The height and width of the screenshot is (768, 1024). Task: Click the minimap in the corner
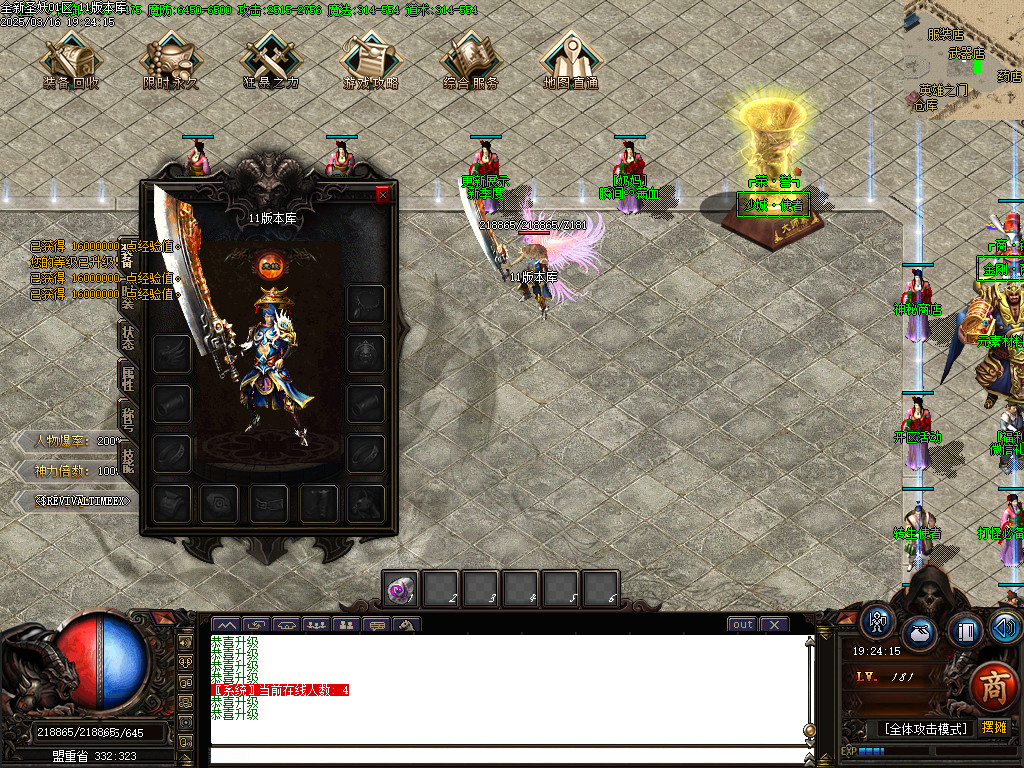pyautogui.click(x=963, y=60)
